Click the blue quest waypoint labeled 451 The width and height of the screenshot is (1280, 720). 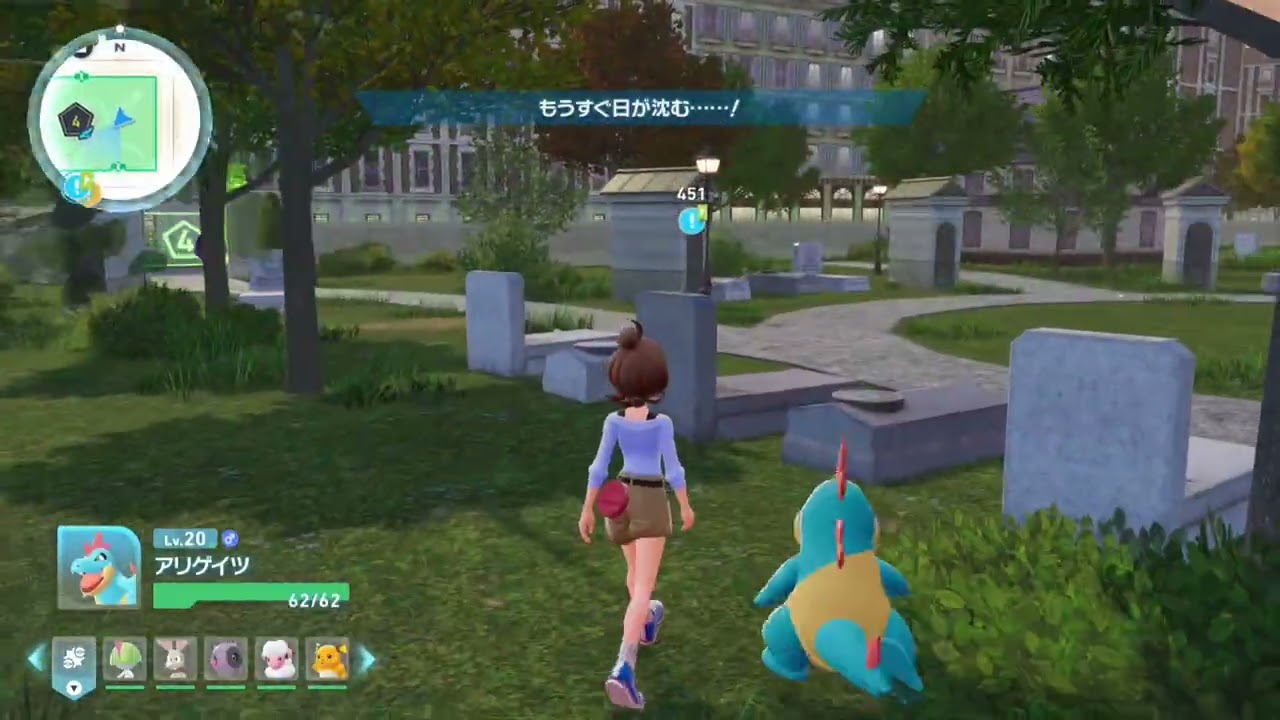click(x=691, y=221)
